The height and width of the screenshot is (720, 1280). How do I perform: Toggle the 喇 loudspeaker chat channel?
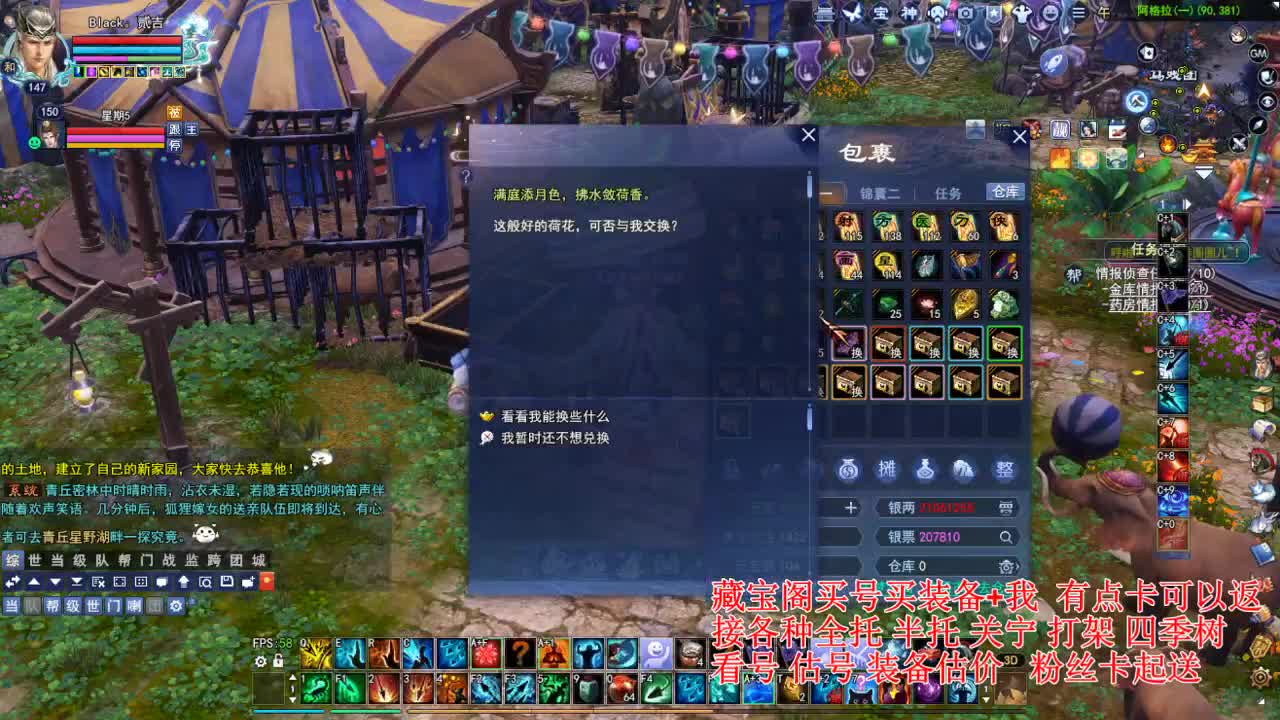134,605
